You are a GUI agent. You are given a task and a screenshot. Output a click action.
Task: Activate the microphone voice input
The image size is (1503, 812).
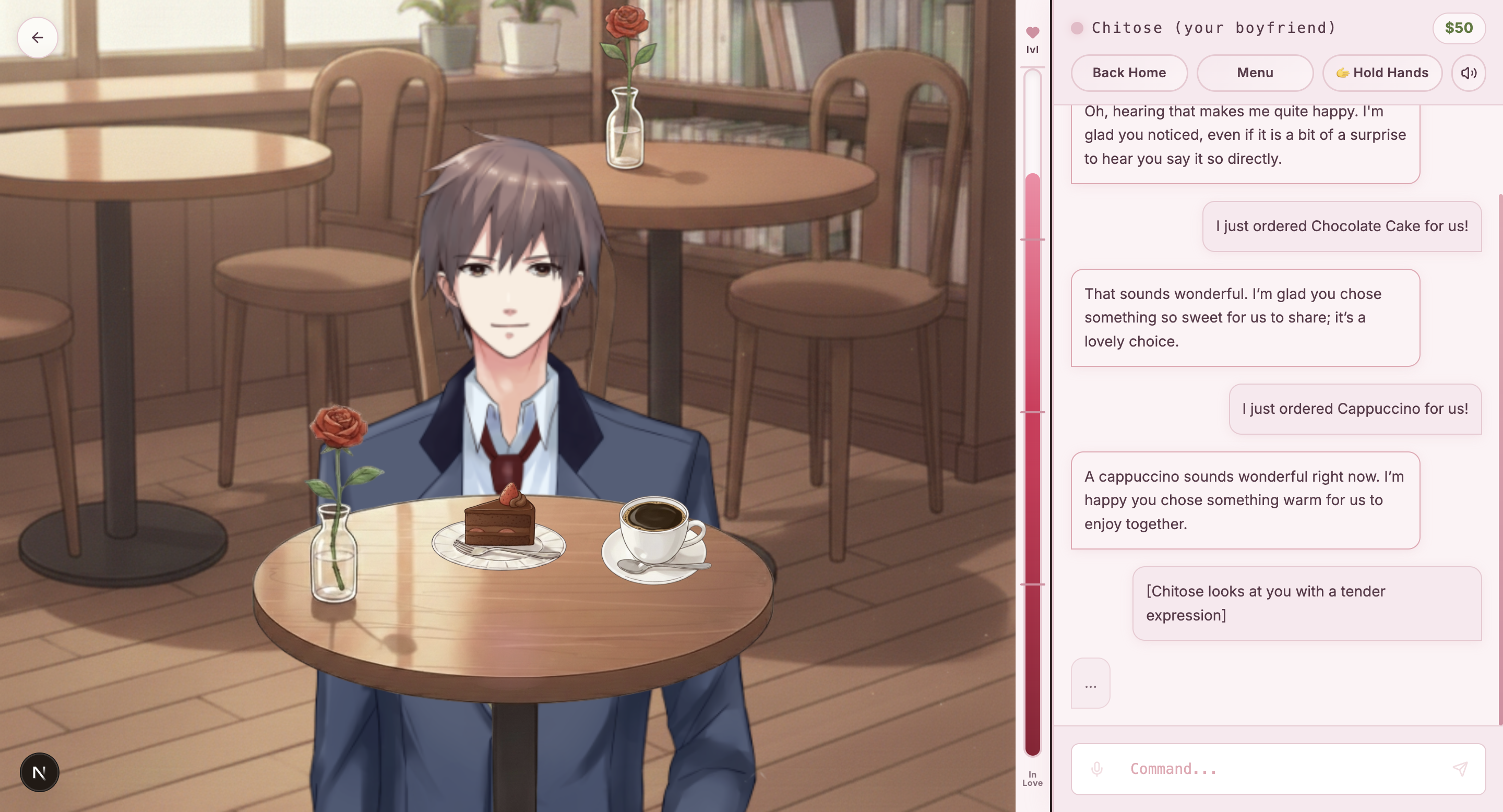click(1096, 769)
